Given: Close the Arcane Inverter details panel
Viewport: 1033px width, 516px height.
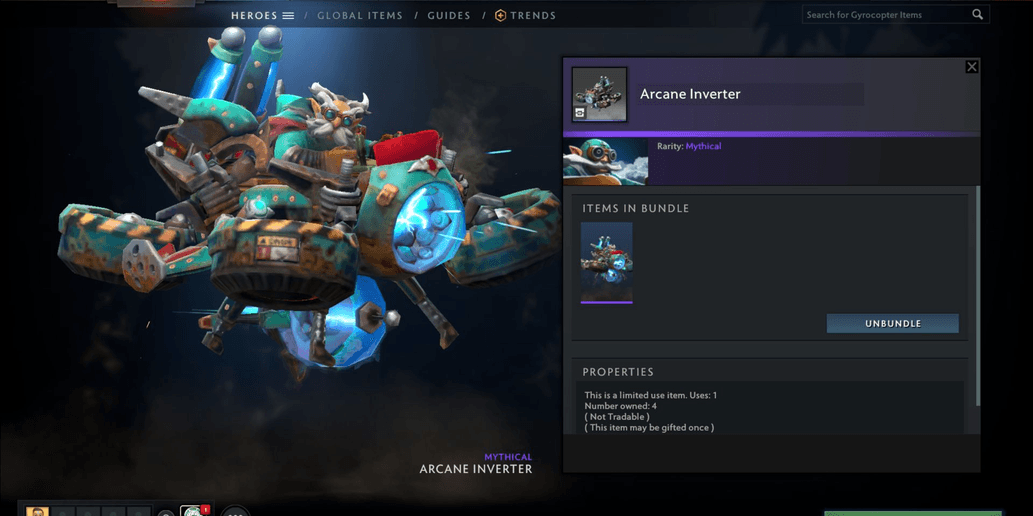Looking at the screenshot, I should pyautogui.click(x=971, y=67).
